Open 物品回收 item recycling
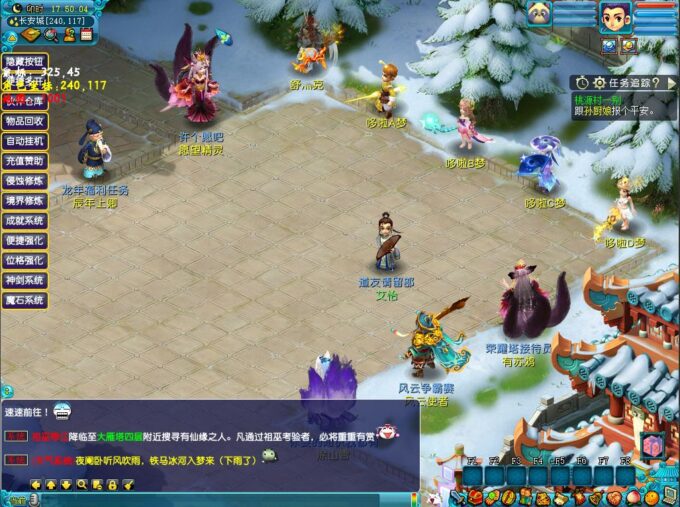 [x=23, y=121]
